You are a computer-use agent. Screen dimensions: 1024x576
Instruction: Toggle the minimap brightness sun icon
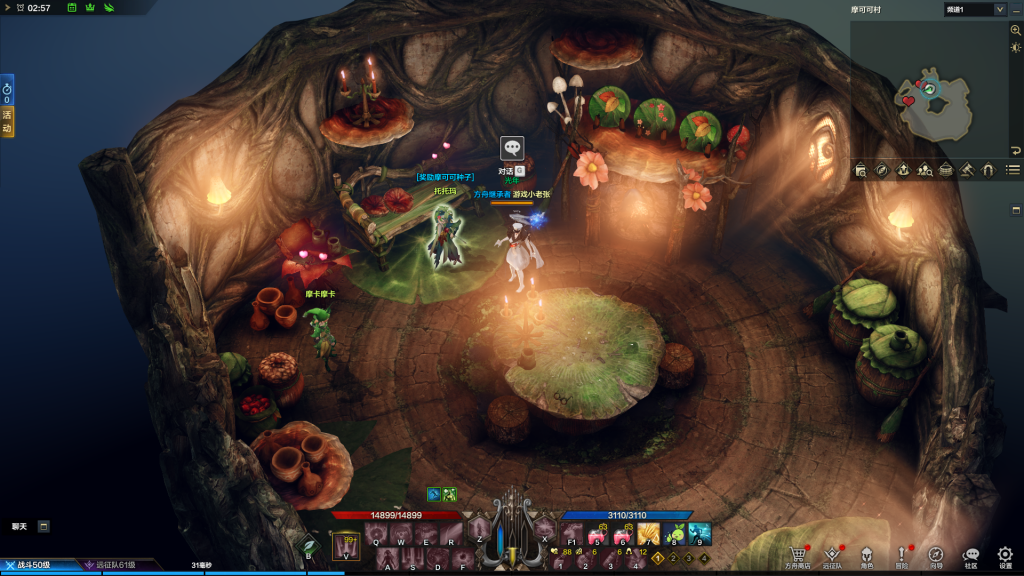click(x=1016, y=48)
